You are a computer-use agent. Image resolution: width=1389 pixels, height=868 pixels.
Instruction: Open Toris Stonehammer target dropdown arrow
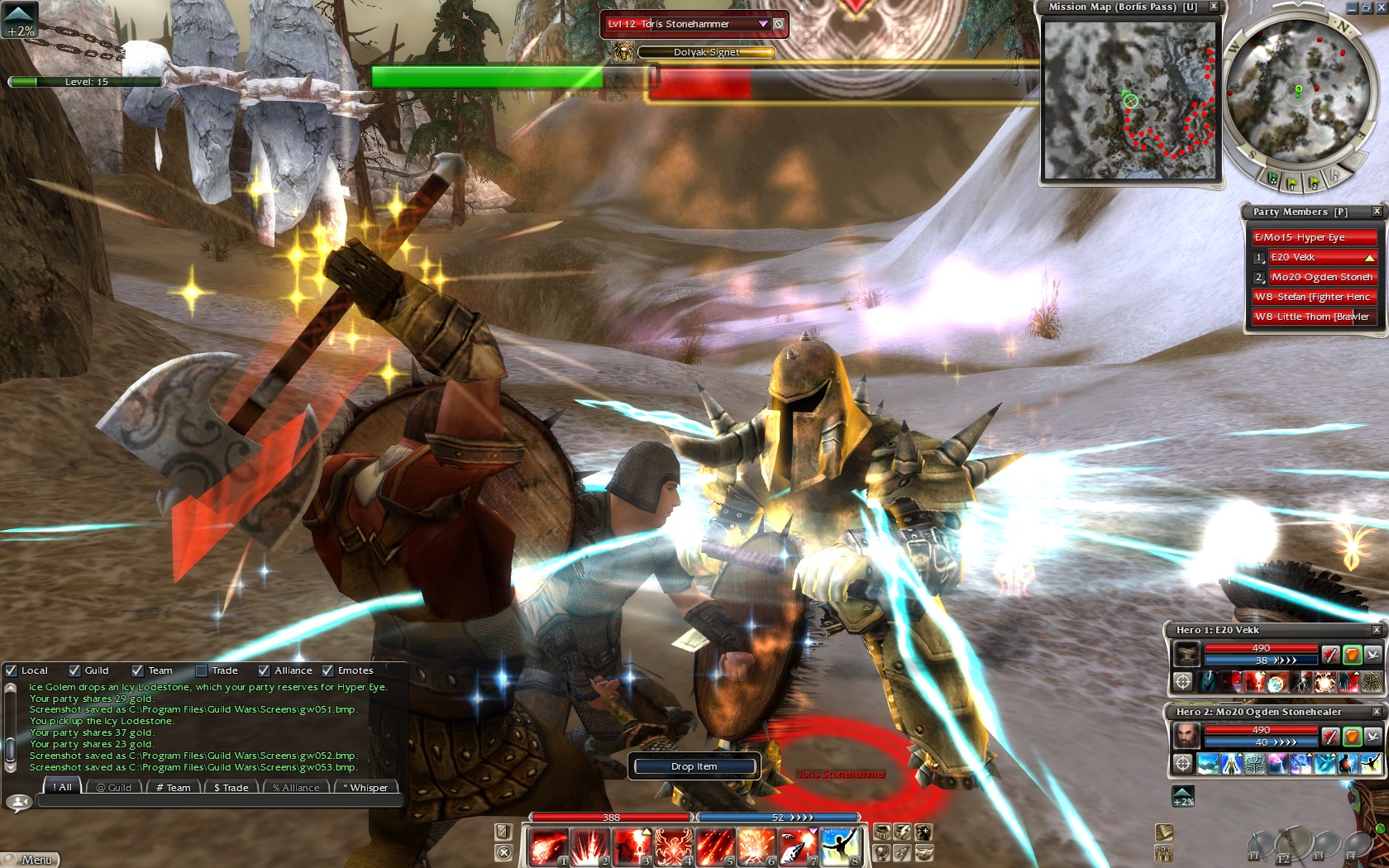click(763, 24)
